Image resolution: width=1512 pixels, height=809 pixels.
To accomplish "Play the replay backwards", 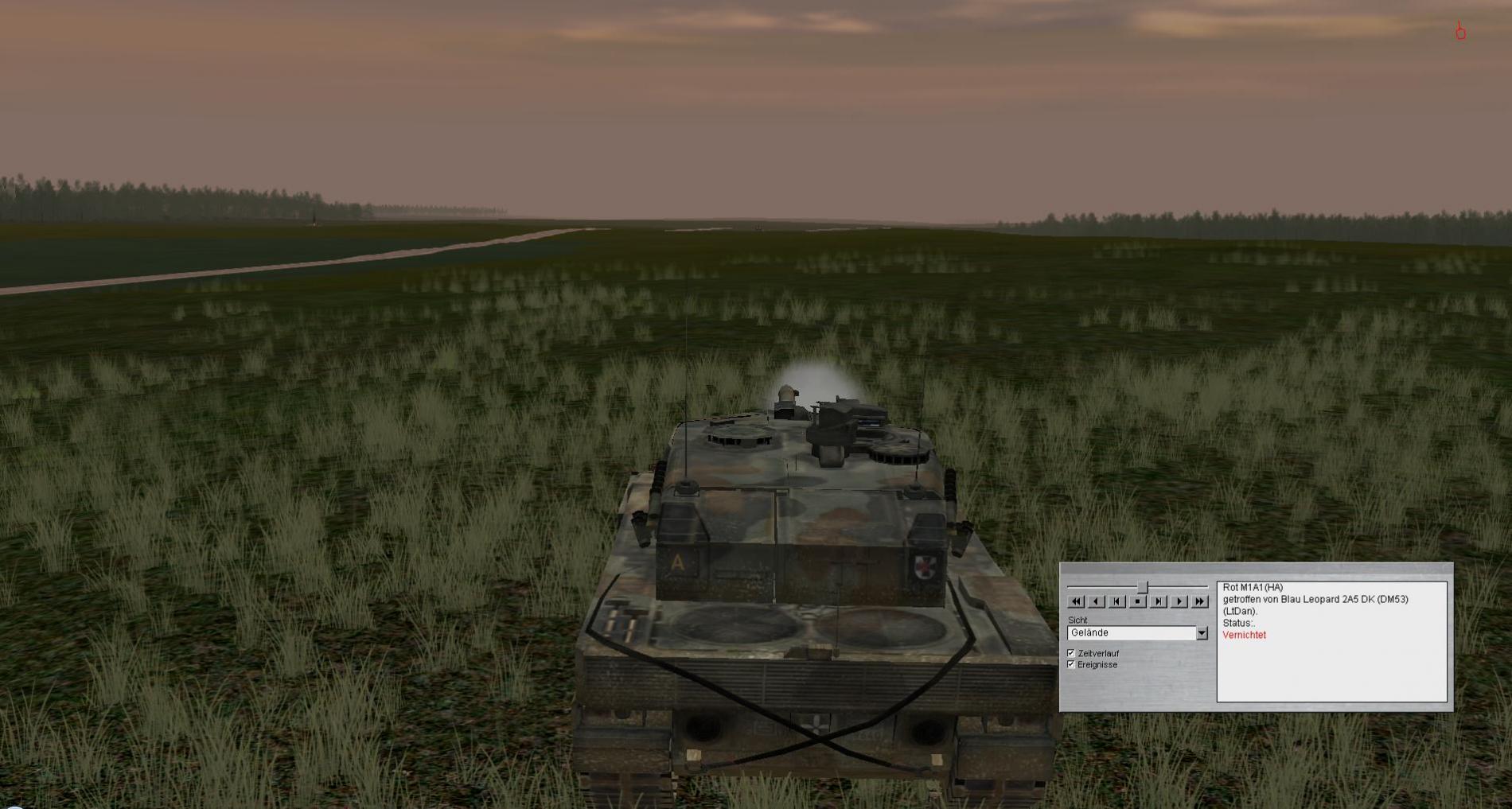I will click(1097, 601).
